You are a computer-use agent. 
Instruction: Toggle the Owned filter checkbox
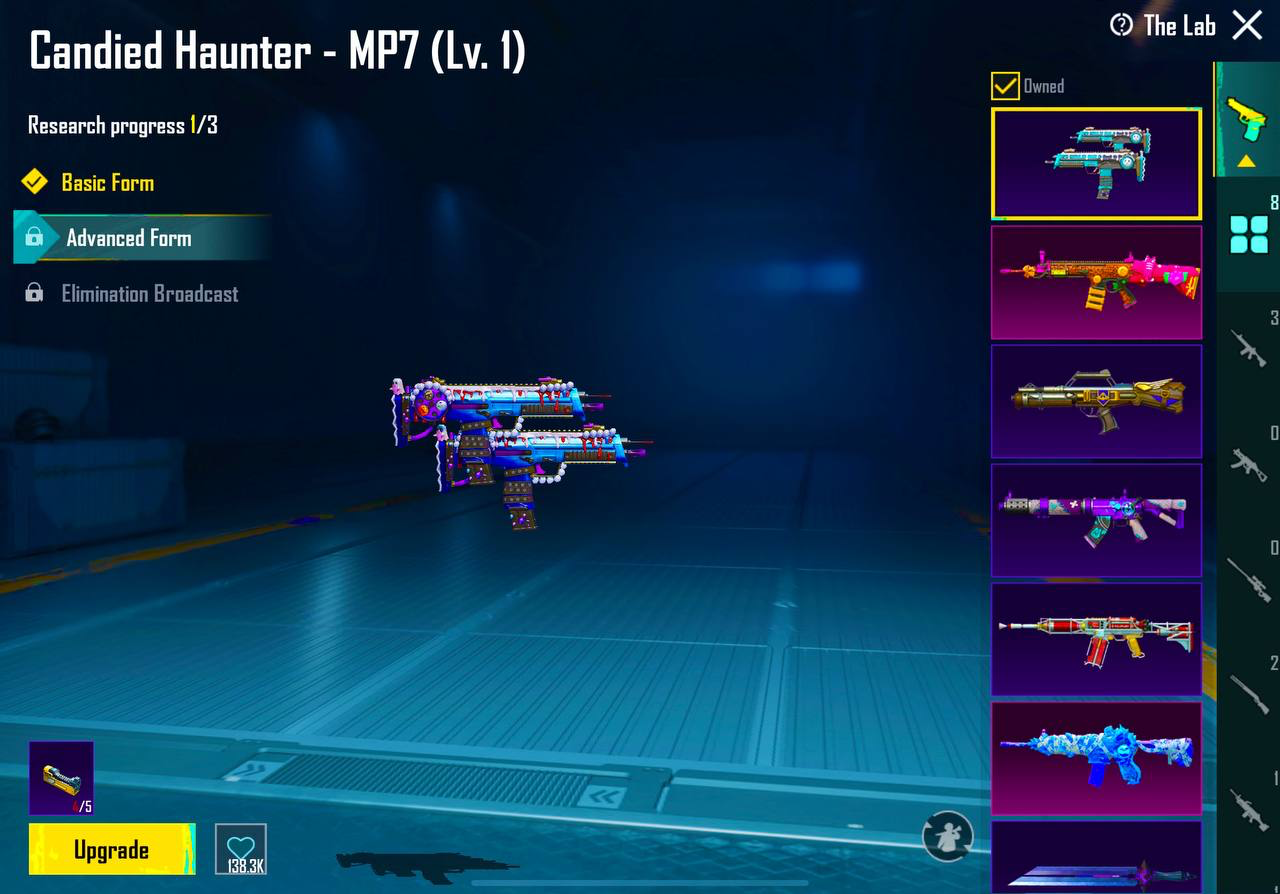pos(1003,86)
